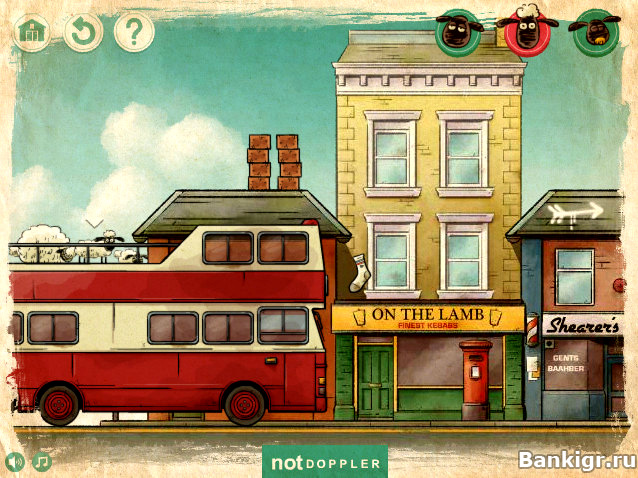Open the question mark help

[x=133, y=32]
